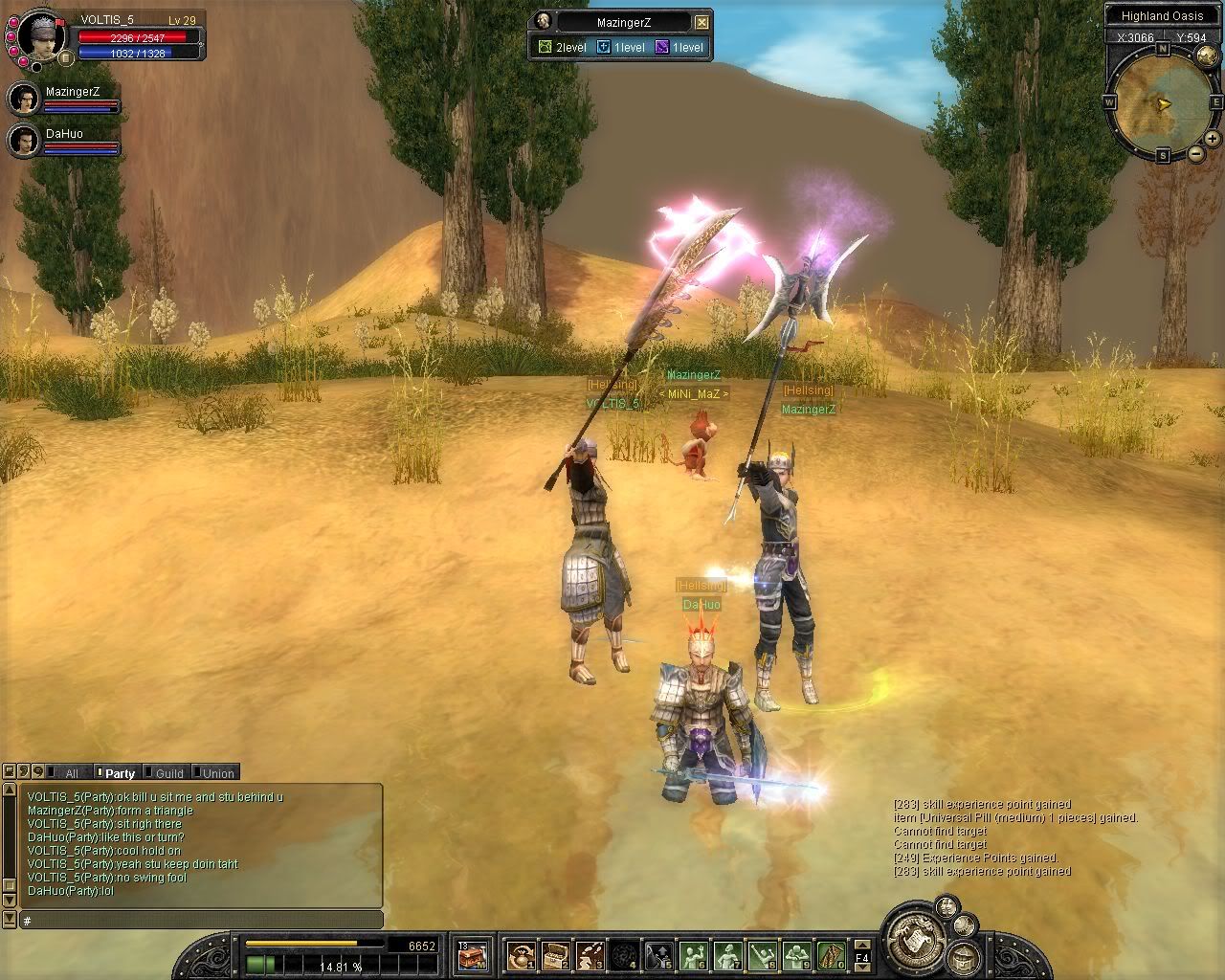Viewport: 1225px width, 980px height.
Task: Activate the emote action in slot 8
Action: pos(762,955)
